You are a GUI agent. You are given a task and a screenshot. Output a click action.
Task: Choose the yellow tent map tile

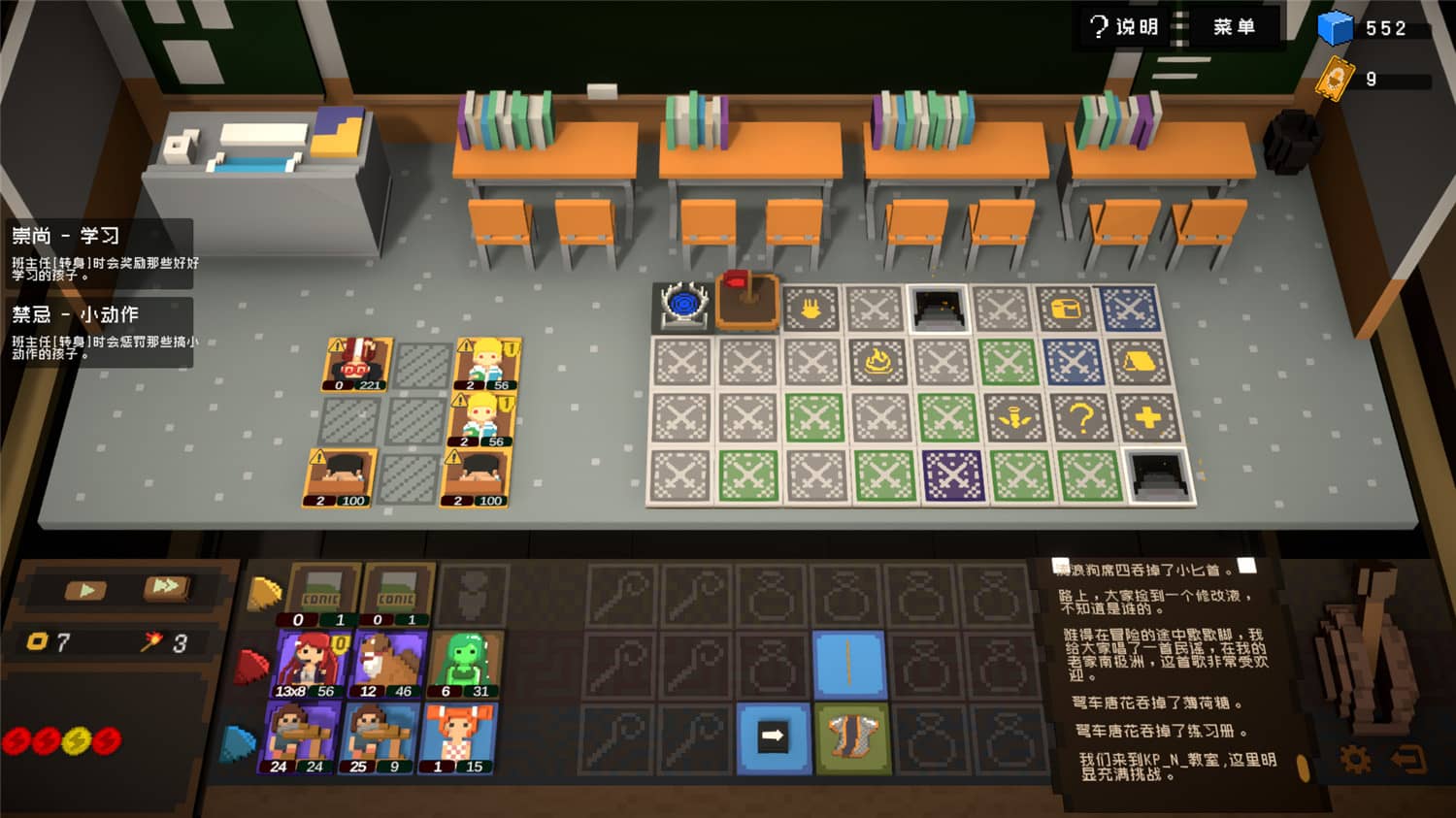pos(1141,363)
